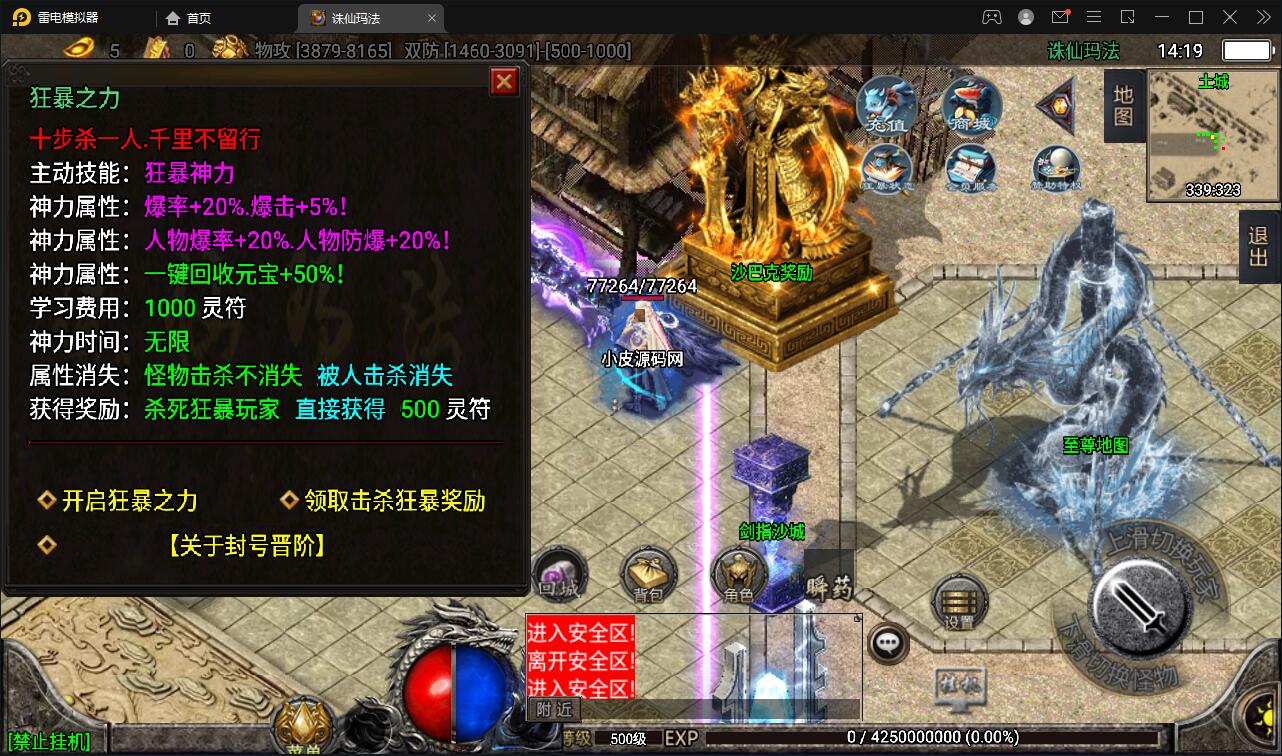Expand the double-chevron menu top right

click(x=1263, y=17)
